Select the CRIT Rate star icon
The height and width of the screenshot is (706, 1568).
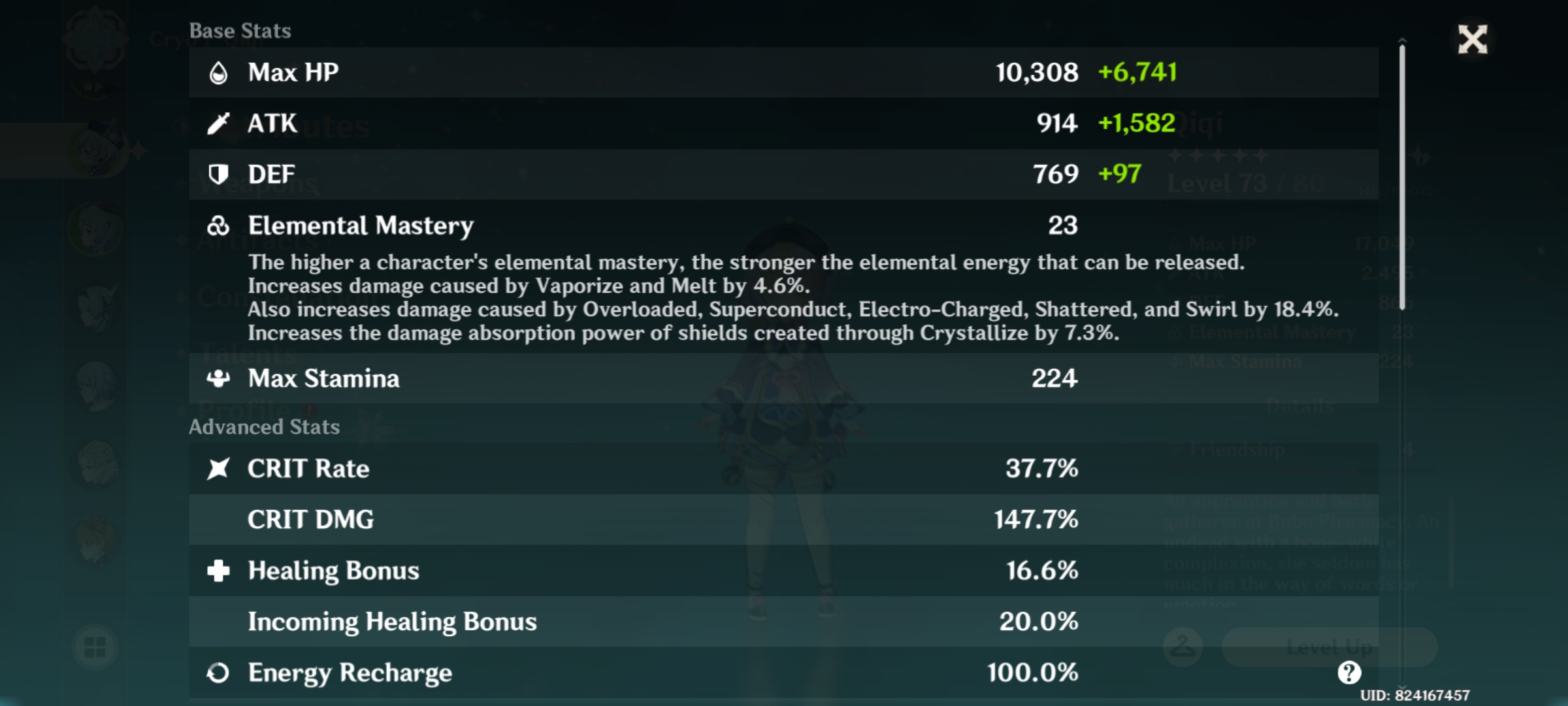click(x=220, y=468)
